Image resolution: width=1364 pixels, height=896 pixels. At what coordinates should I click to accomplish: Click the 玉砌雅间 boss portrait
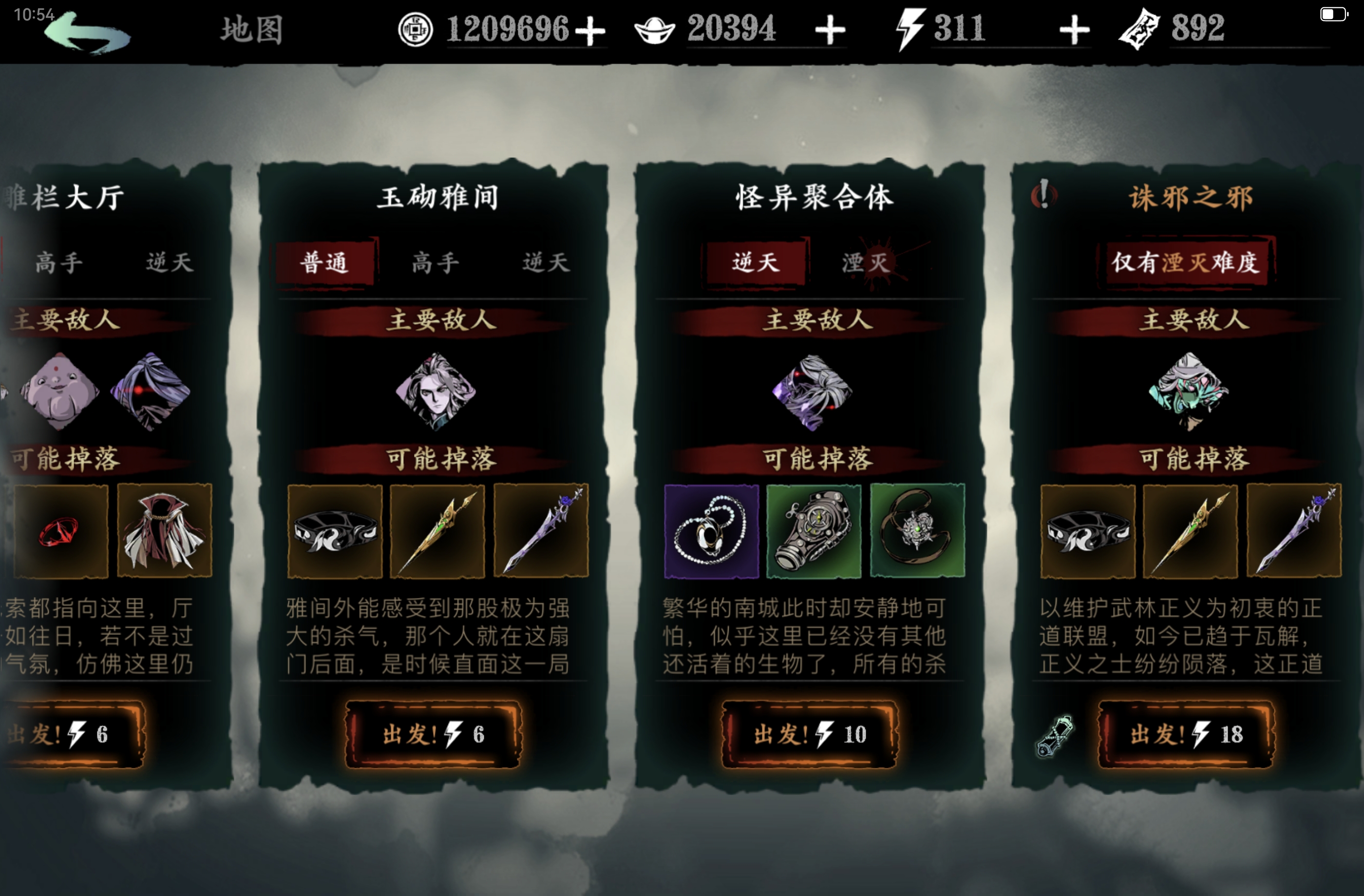pyautogui.click(x=436, y=393)
